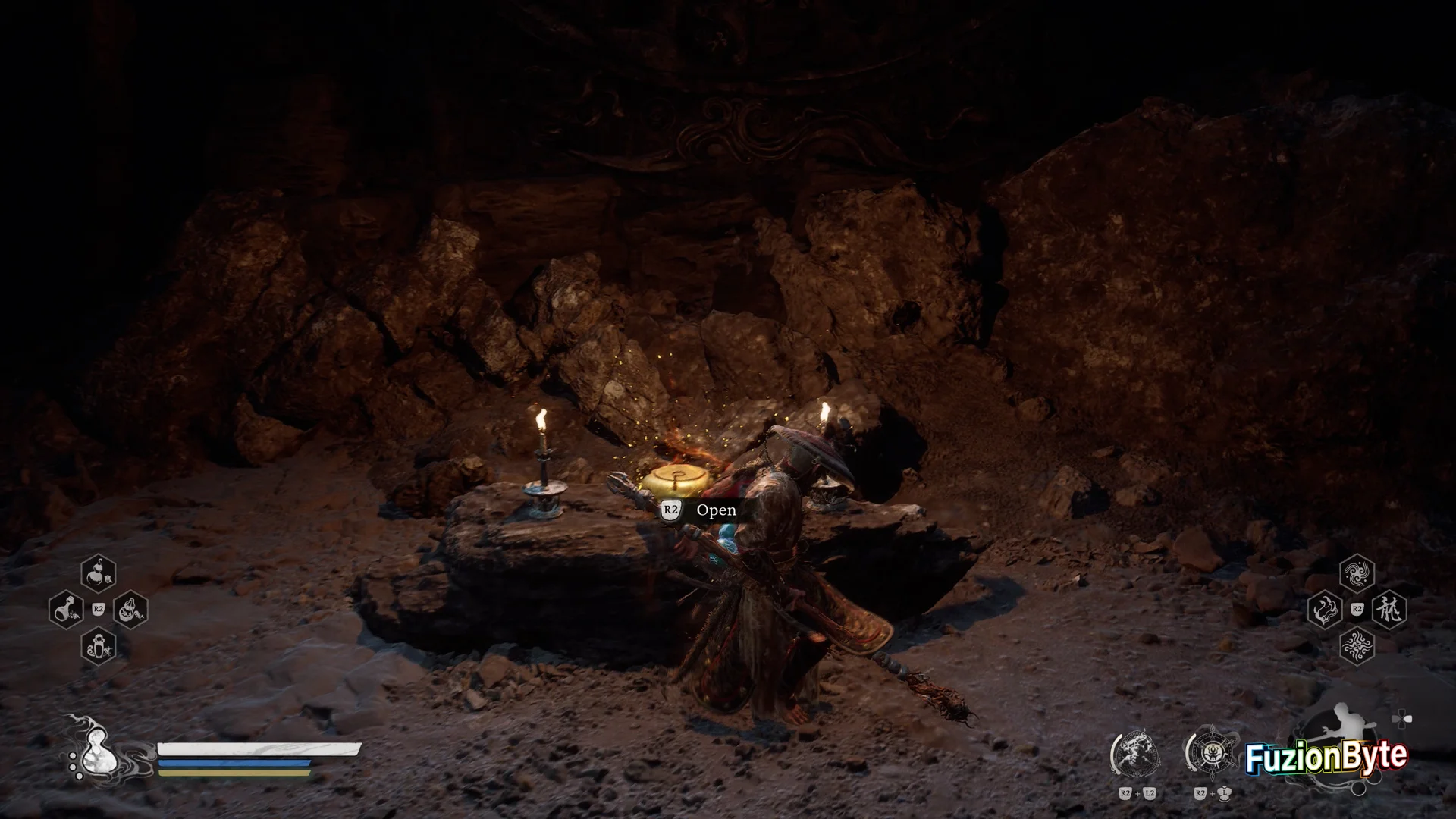Drink from the healing gourd icon
This screenshot has height=819, width=1456.
(97, 753)
